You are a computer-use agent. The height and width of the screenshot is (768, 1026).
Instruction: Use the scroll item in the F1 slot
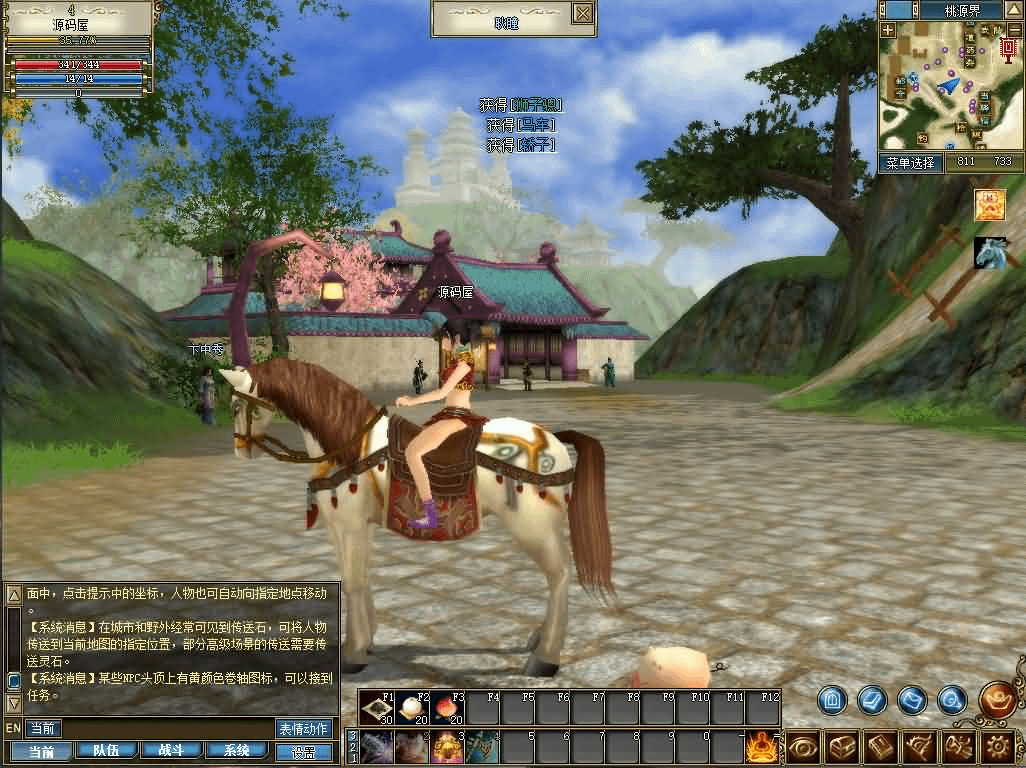[378, 709]
